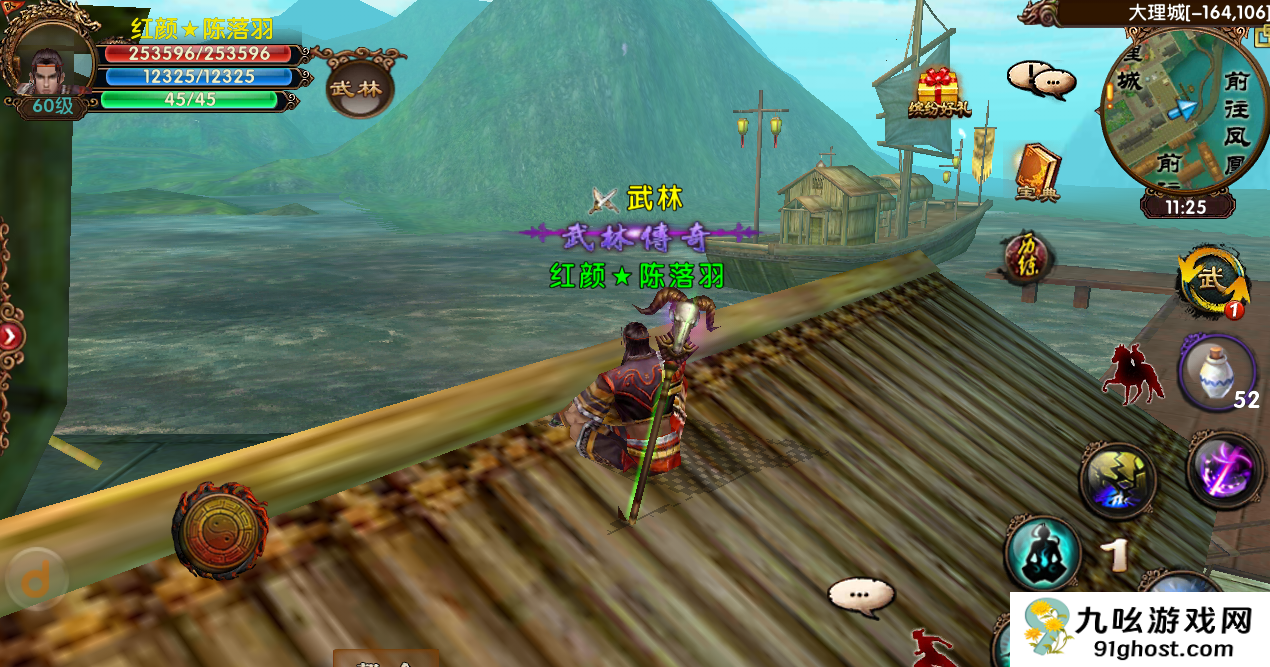Cast the purple slash skill

coord(1227,470)
